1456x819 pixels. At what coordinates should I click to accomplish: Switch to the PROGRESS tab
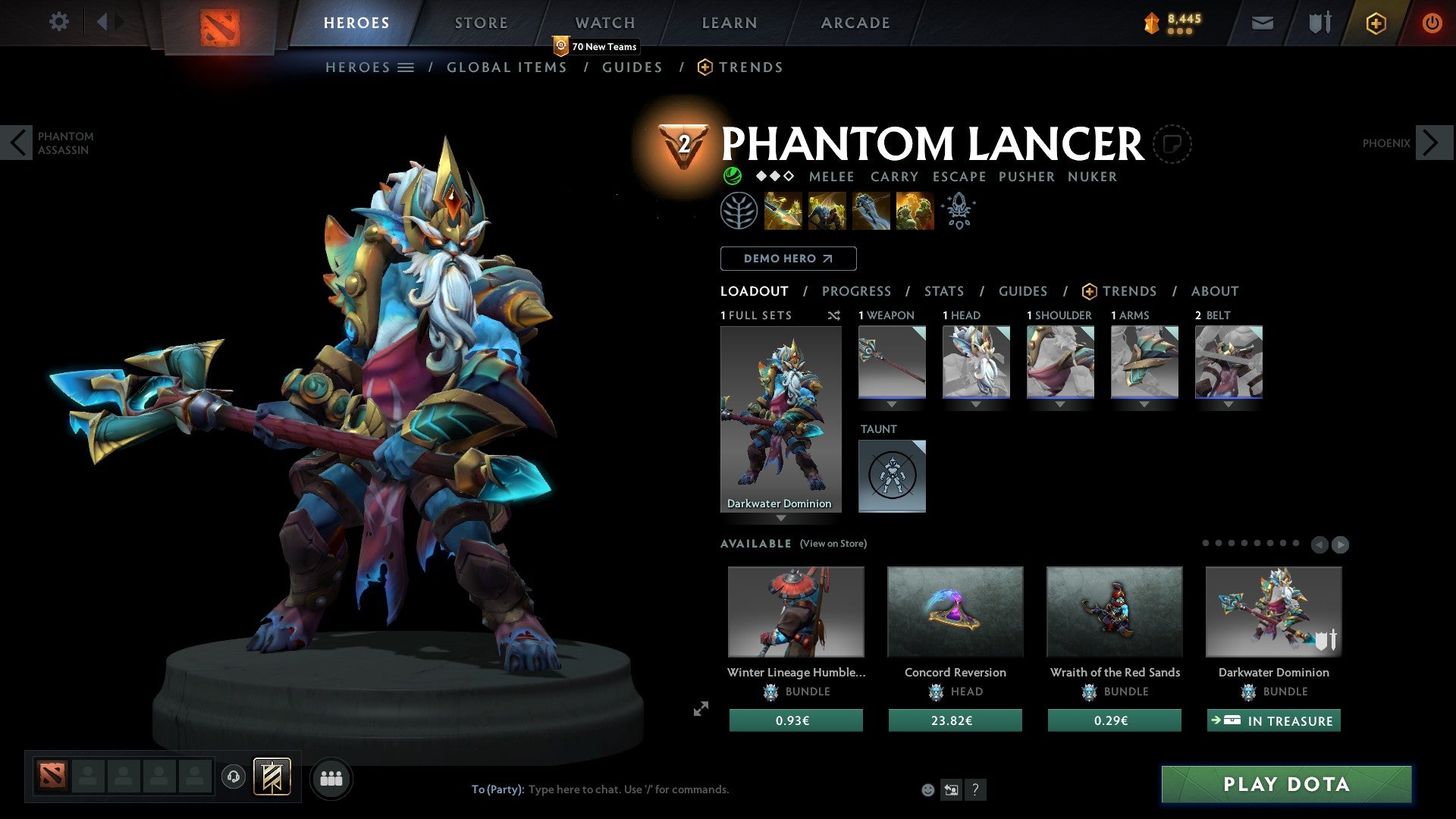pyautogui.click(x=857, y=290)
